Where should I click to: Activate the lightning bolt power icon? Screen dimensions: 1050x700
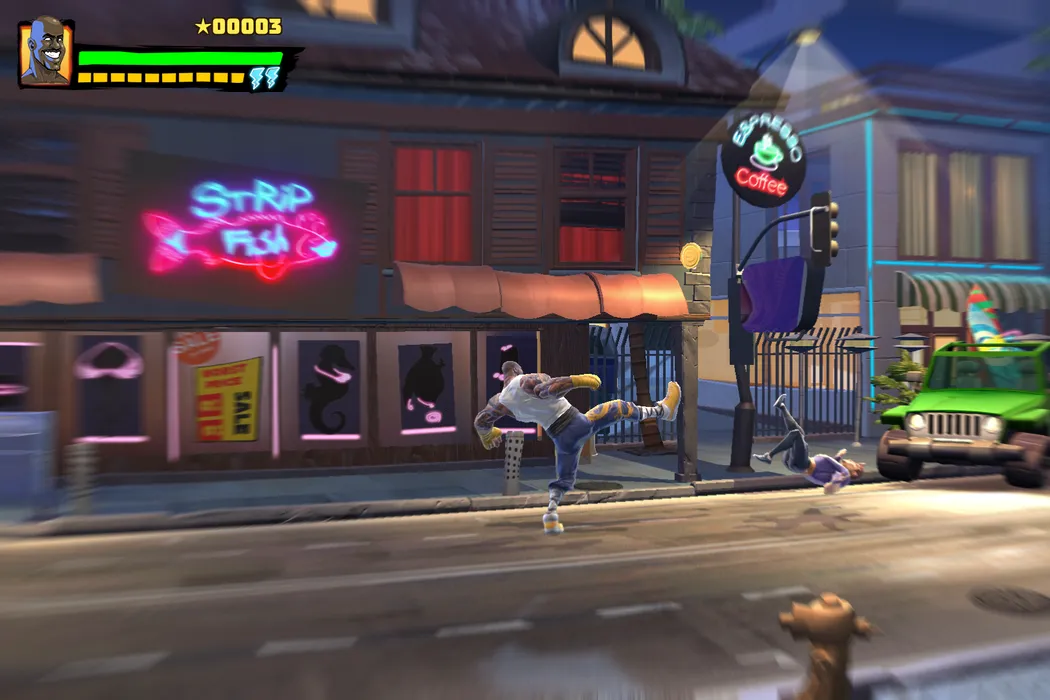(x=265, y=79)
